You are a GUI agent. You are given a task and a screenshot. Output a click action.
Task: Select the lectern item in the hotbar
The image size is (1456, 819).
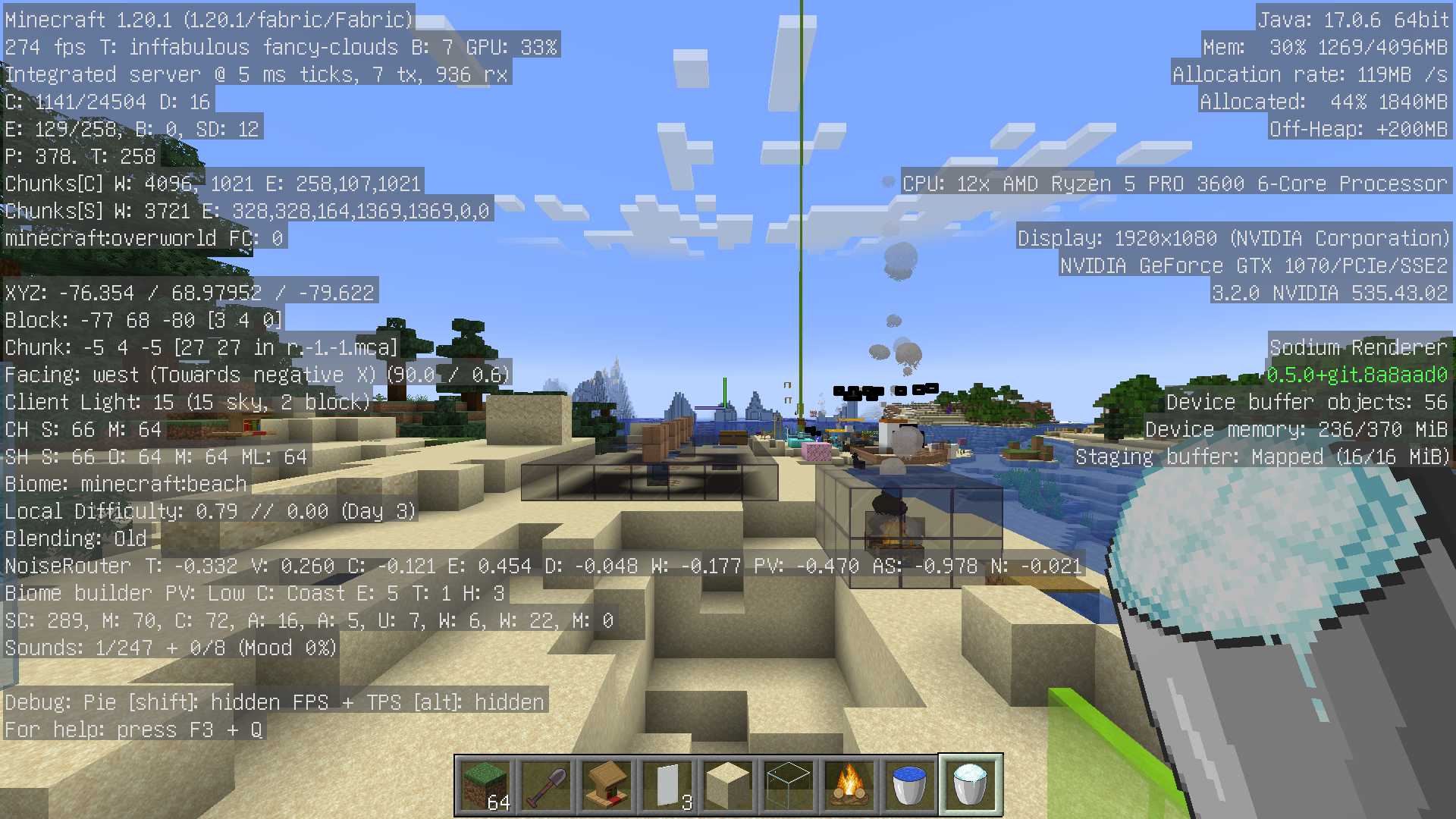[x=607, y=783]
